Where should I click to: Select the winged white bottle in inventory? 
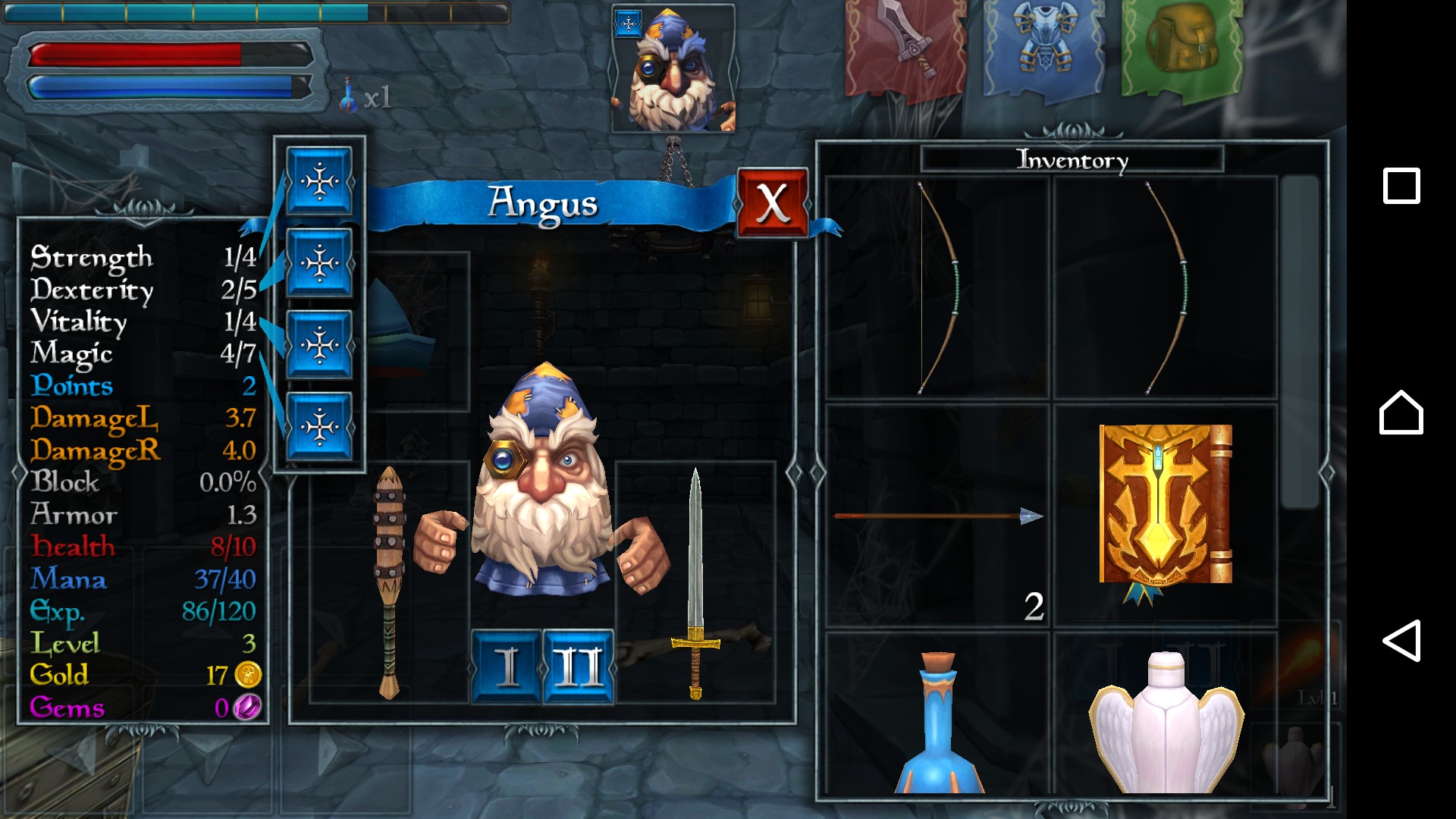coord(1165,720)
